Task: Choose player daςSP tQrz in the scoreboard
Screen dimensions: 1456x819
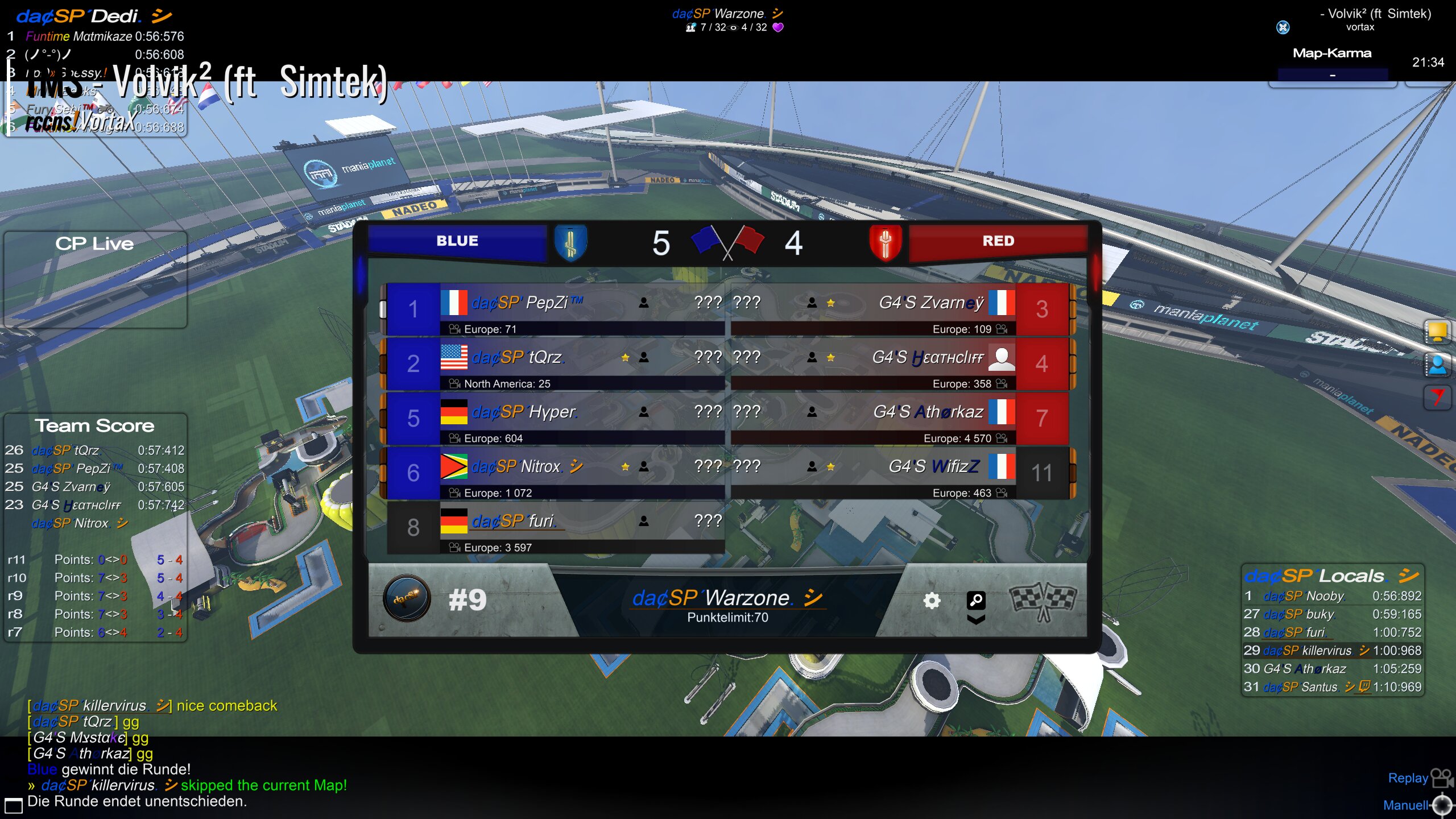Action: click(x=555, y=363)
